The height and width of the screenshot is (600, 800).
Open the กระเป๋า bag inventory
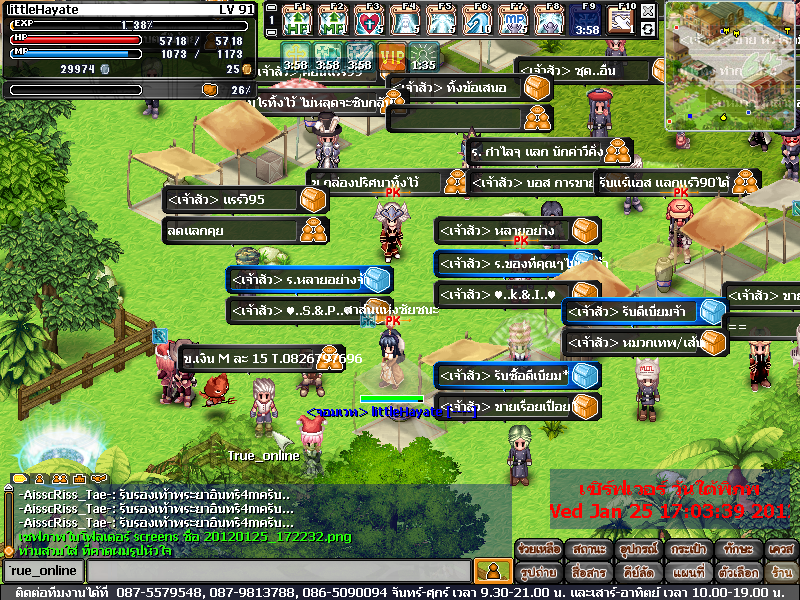[686, 551]
